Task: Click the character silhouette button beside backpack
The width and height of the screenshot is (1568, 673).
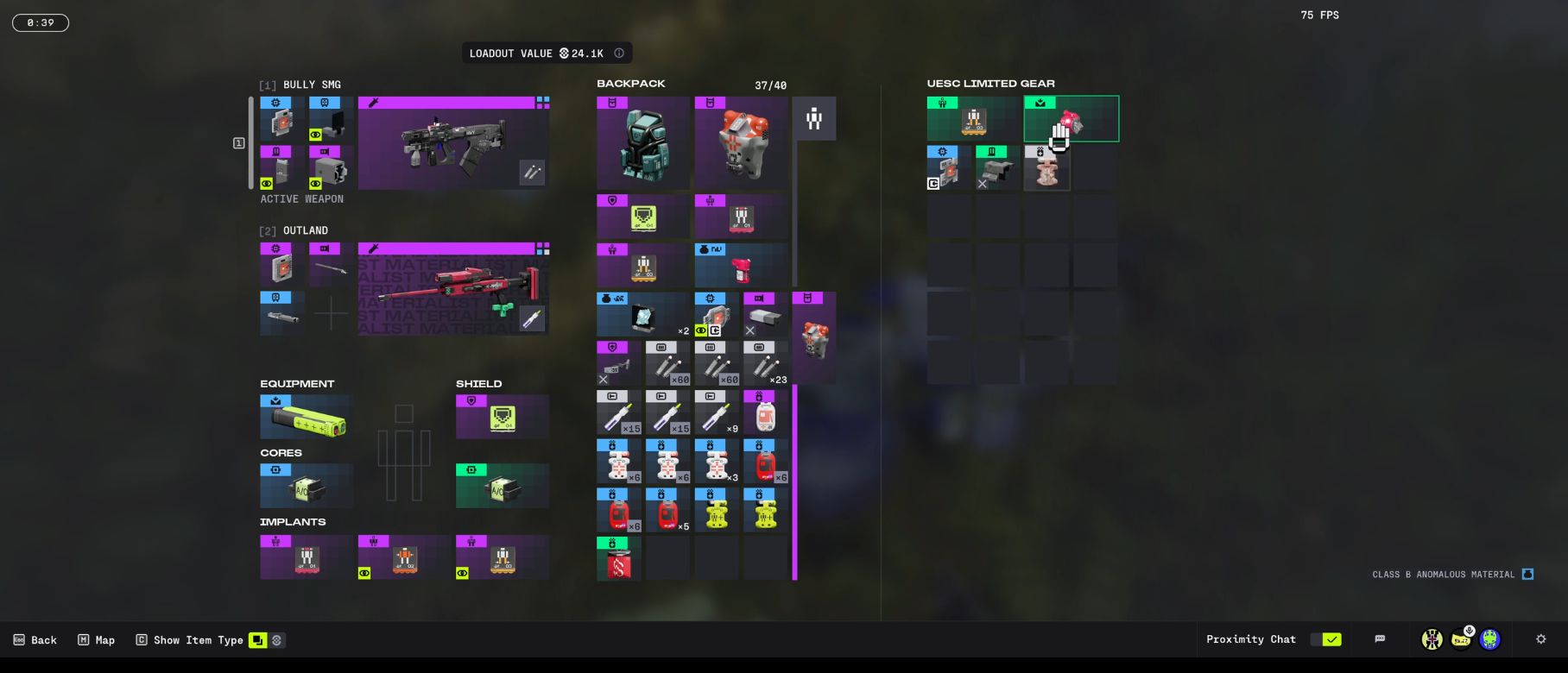Action: (x=814, y=119)
